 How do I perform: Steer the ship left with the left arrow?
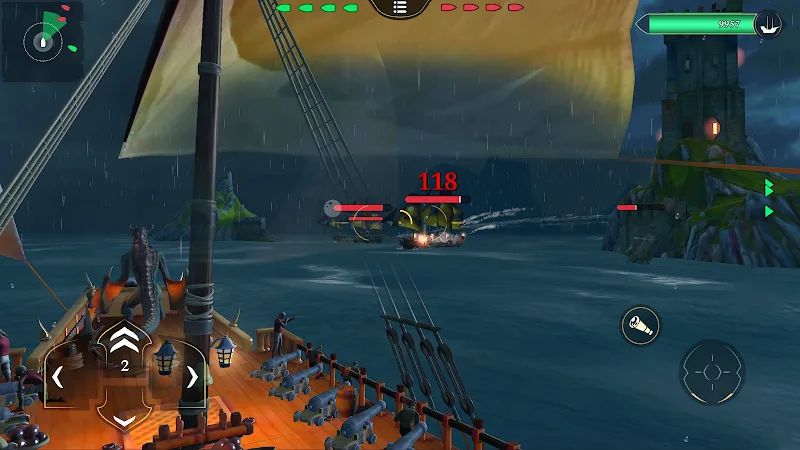click(x=58, y=377)
